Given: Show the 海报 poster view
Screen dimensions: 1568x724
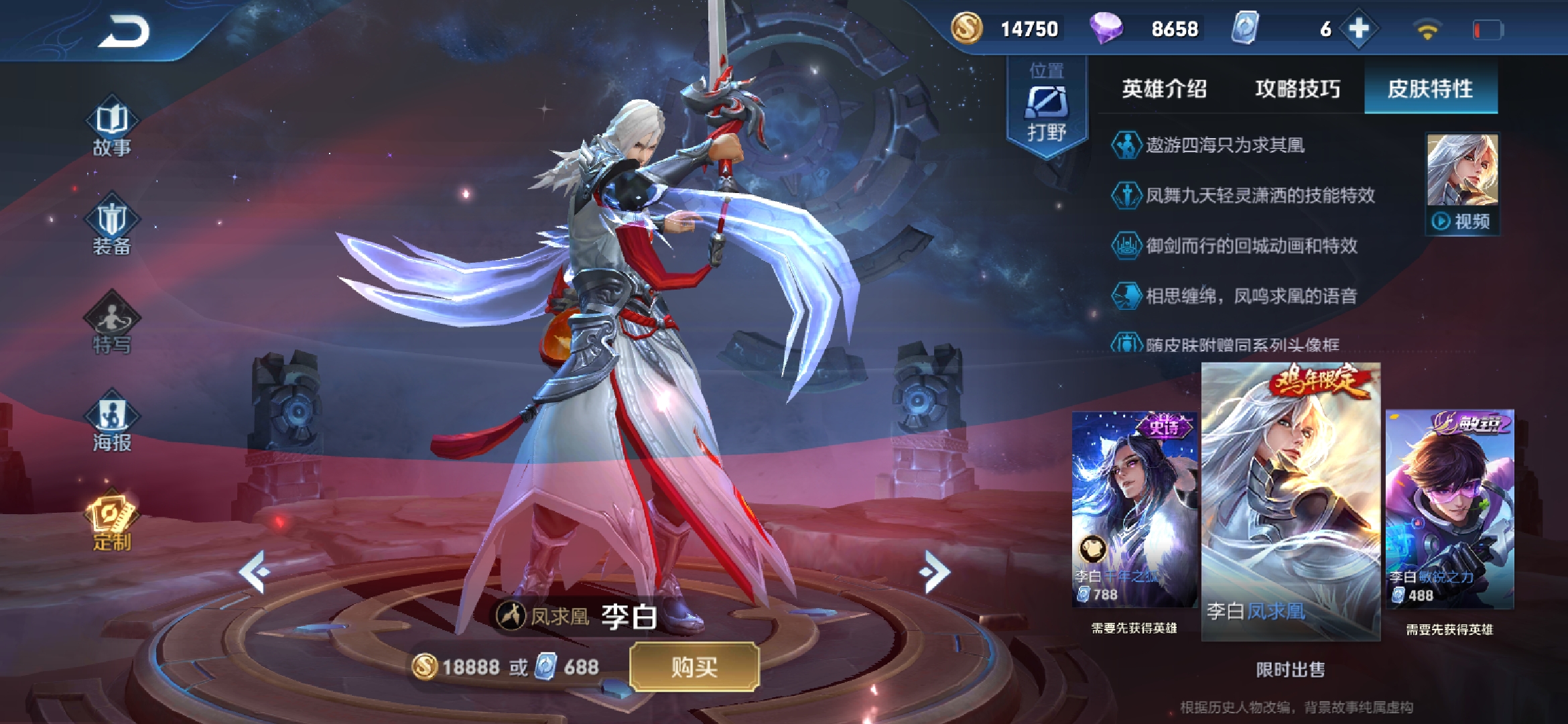Looking at the screenshot, I should pos(112,422).
